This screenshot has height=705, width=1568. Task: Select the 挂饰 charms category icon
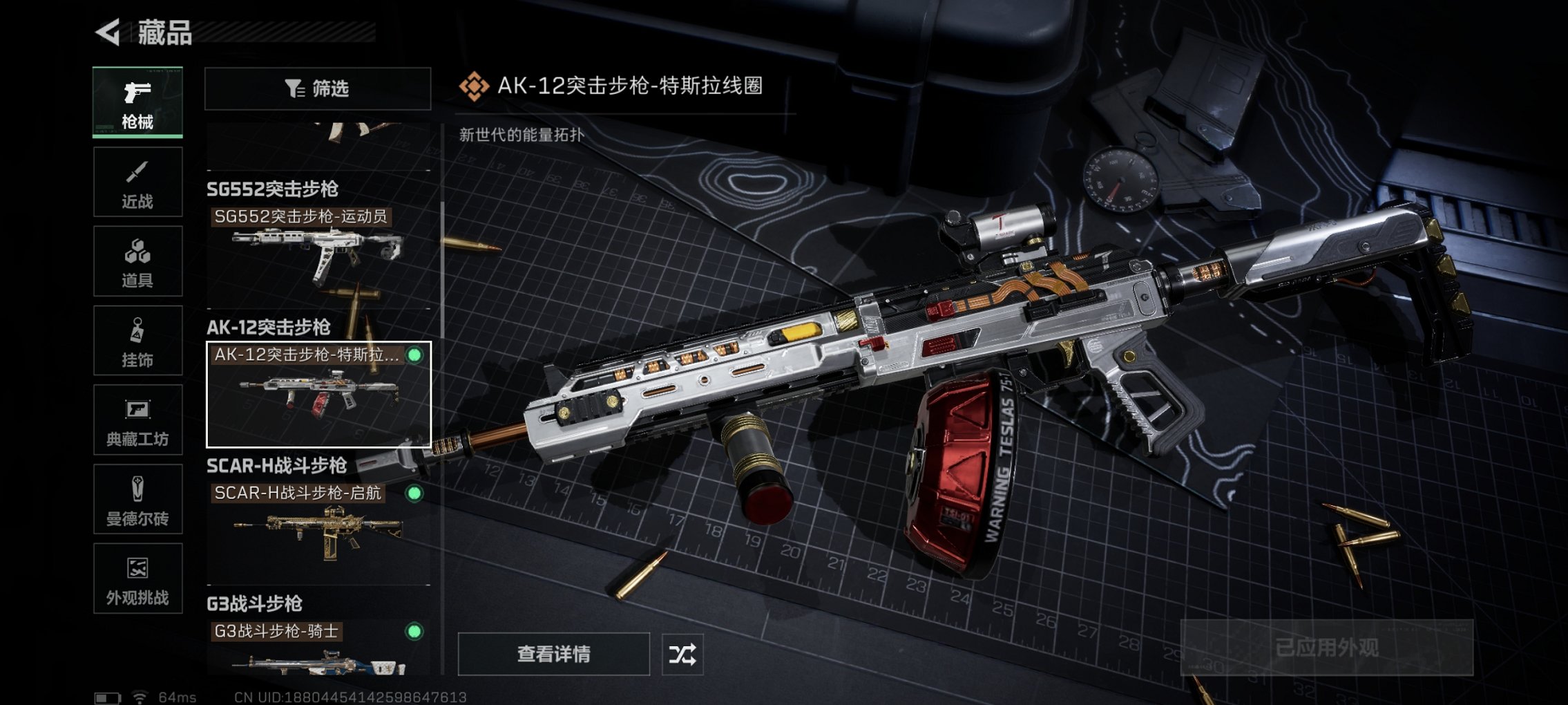(x=137, y=340)
